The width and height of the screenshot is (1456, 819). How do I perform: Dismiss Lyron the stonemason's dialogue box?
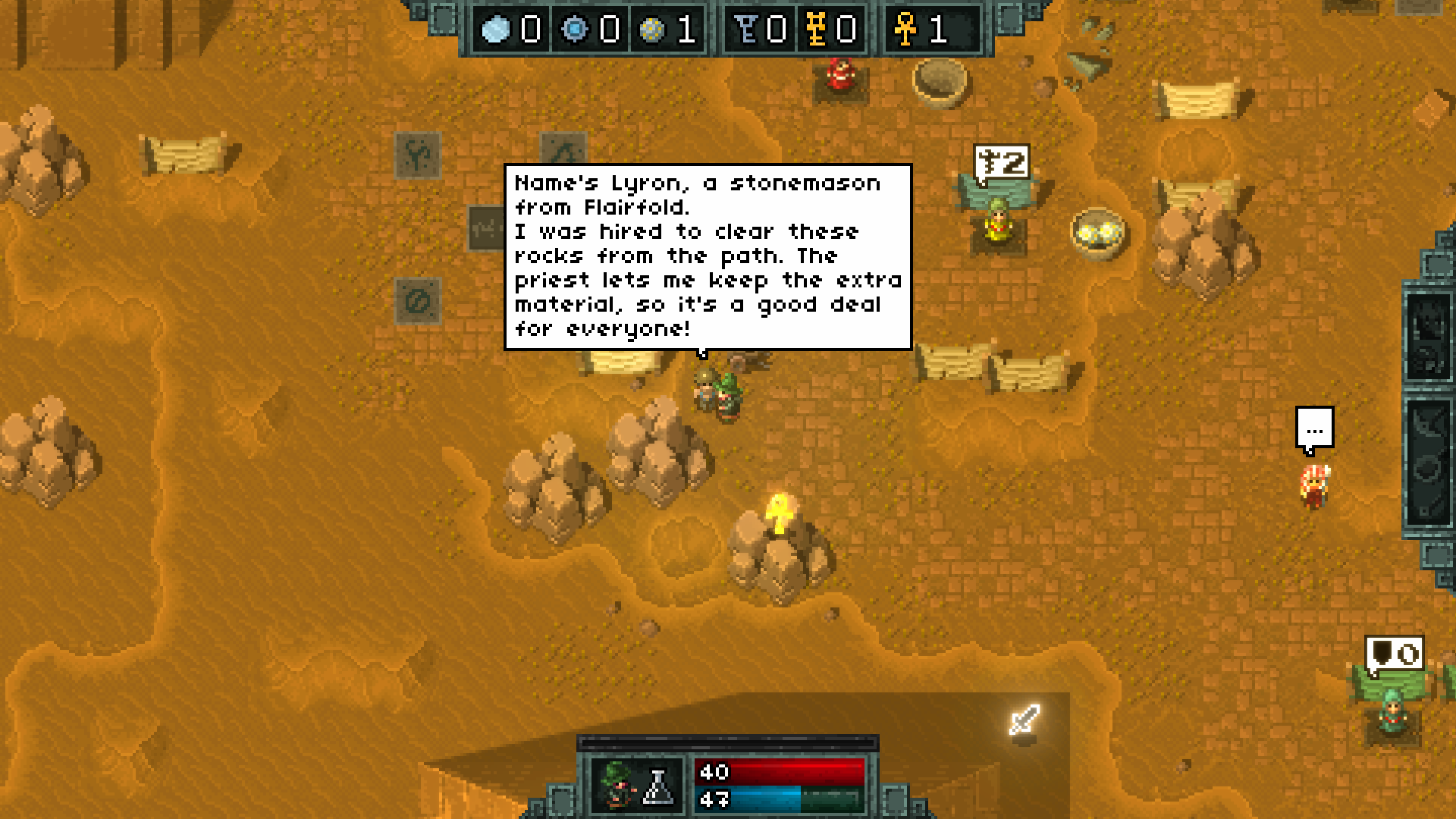(705, 254)
